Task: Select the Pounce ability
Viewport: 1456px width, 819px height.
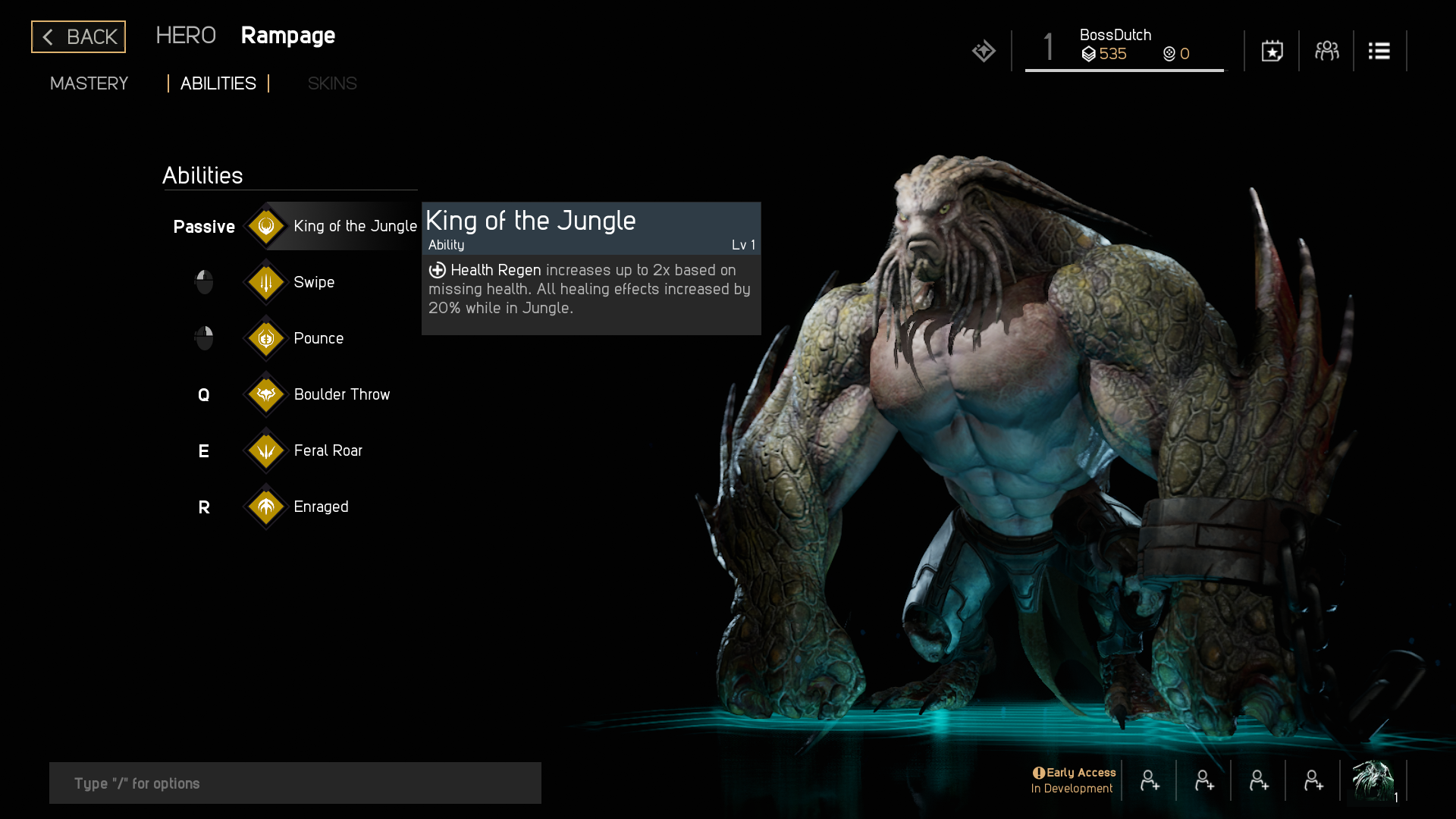Action: coord(317,338)
